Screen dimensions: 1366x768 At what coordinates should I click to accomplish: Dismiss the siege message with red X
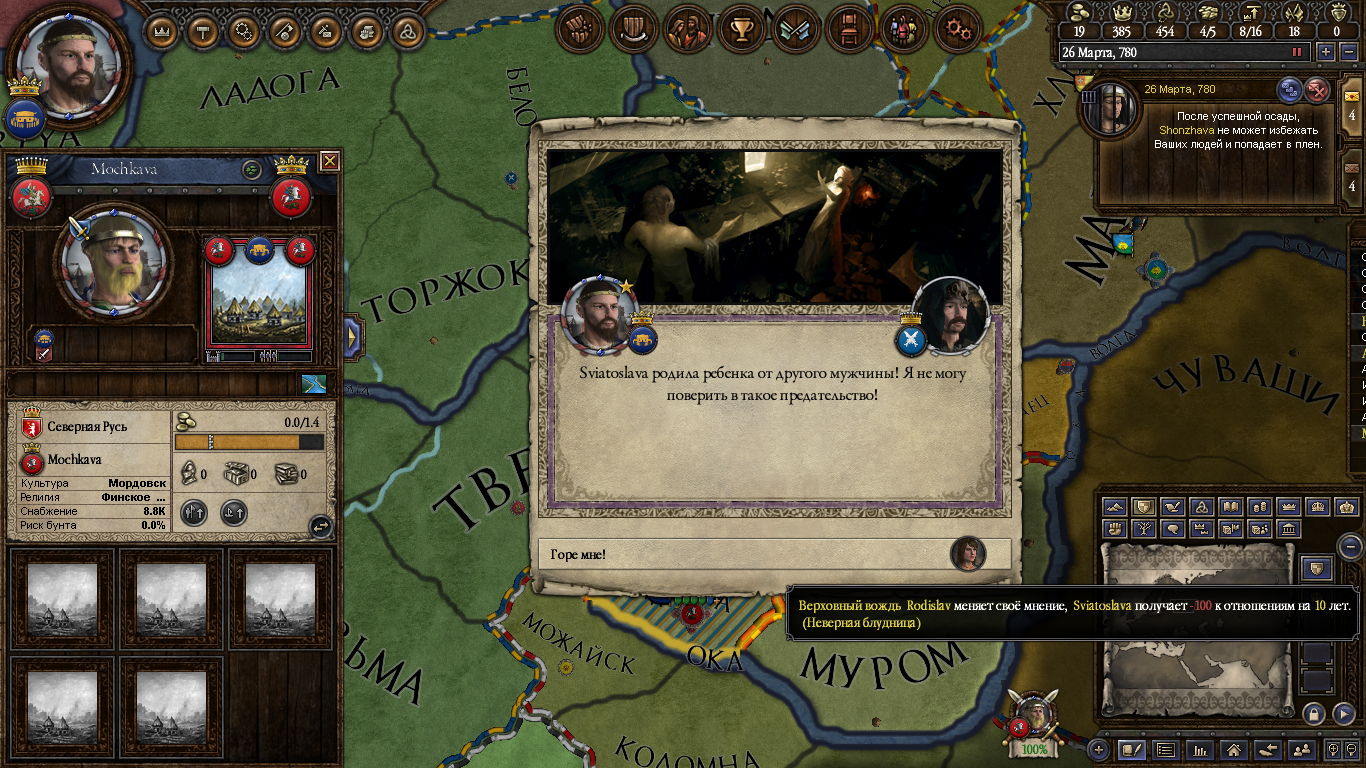point(1318,90)
